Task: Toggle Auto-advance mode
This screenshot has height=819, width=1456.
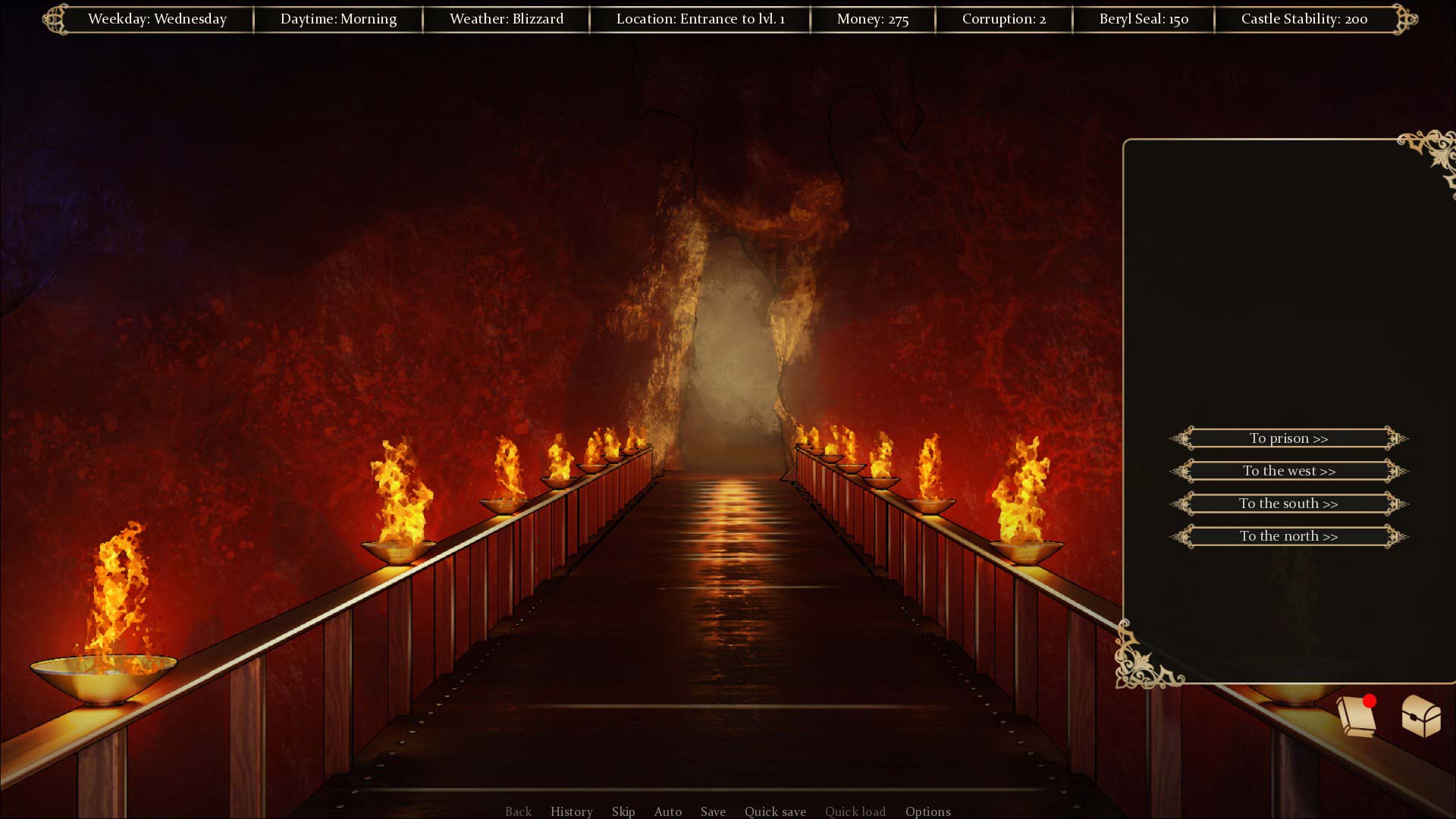Action: point(667,811)
